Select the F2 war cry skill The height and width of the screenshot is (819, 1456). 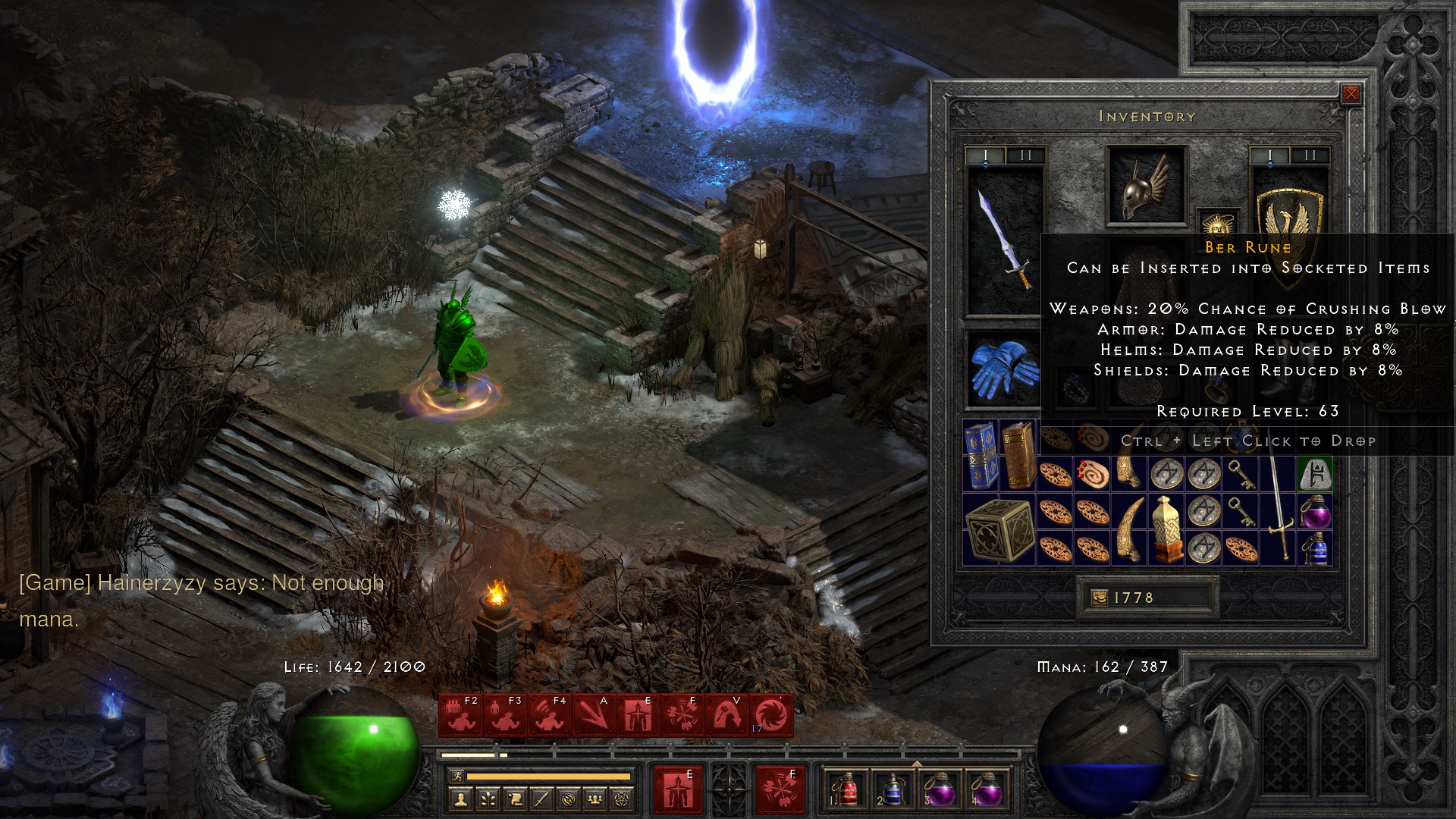(461, 715)
